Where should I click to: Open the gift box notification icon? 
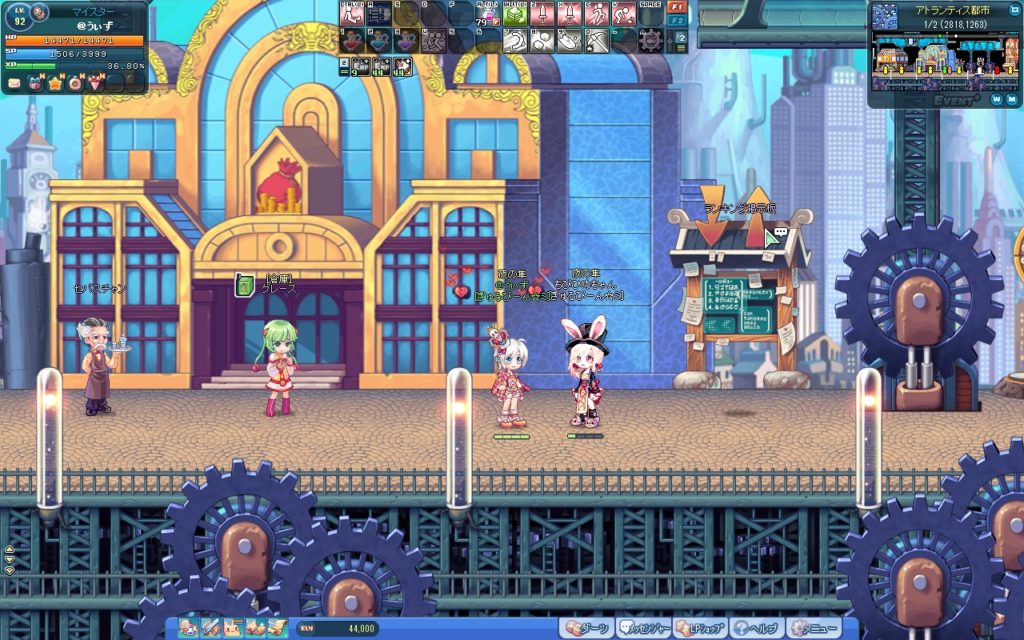[34, 84]
